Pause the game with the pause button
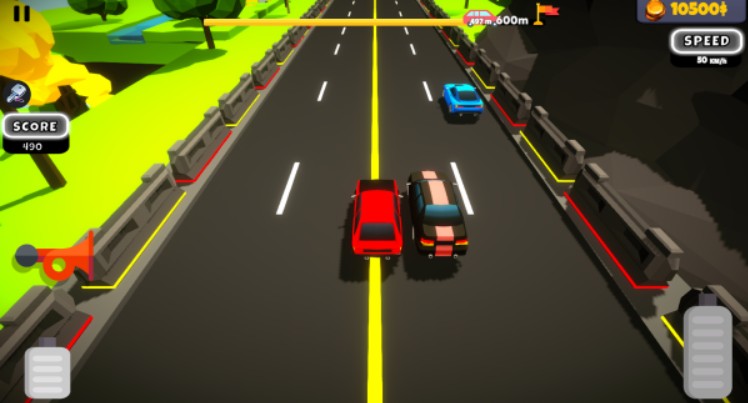Screen dimensions: 748x403 coord(21,13)
